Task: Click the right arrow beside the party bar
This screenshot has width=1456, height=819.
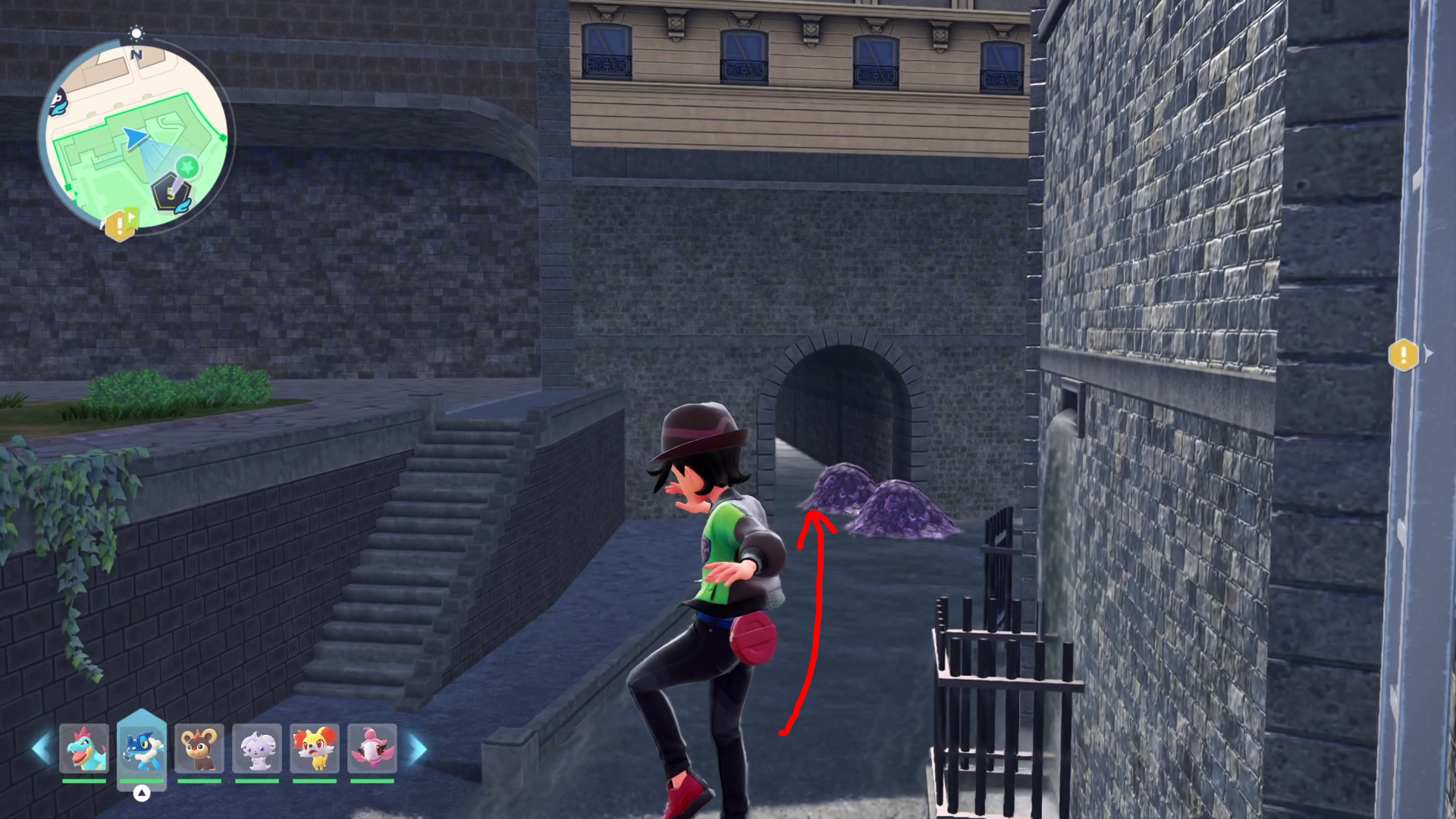Action: coord(418,748)
